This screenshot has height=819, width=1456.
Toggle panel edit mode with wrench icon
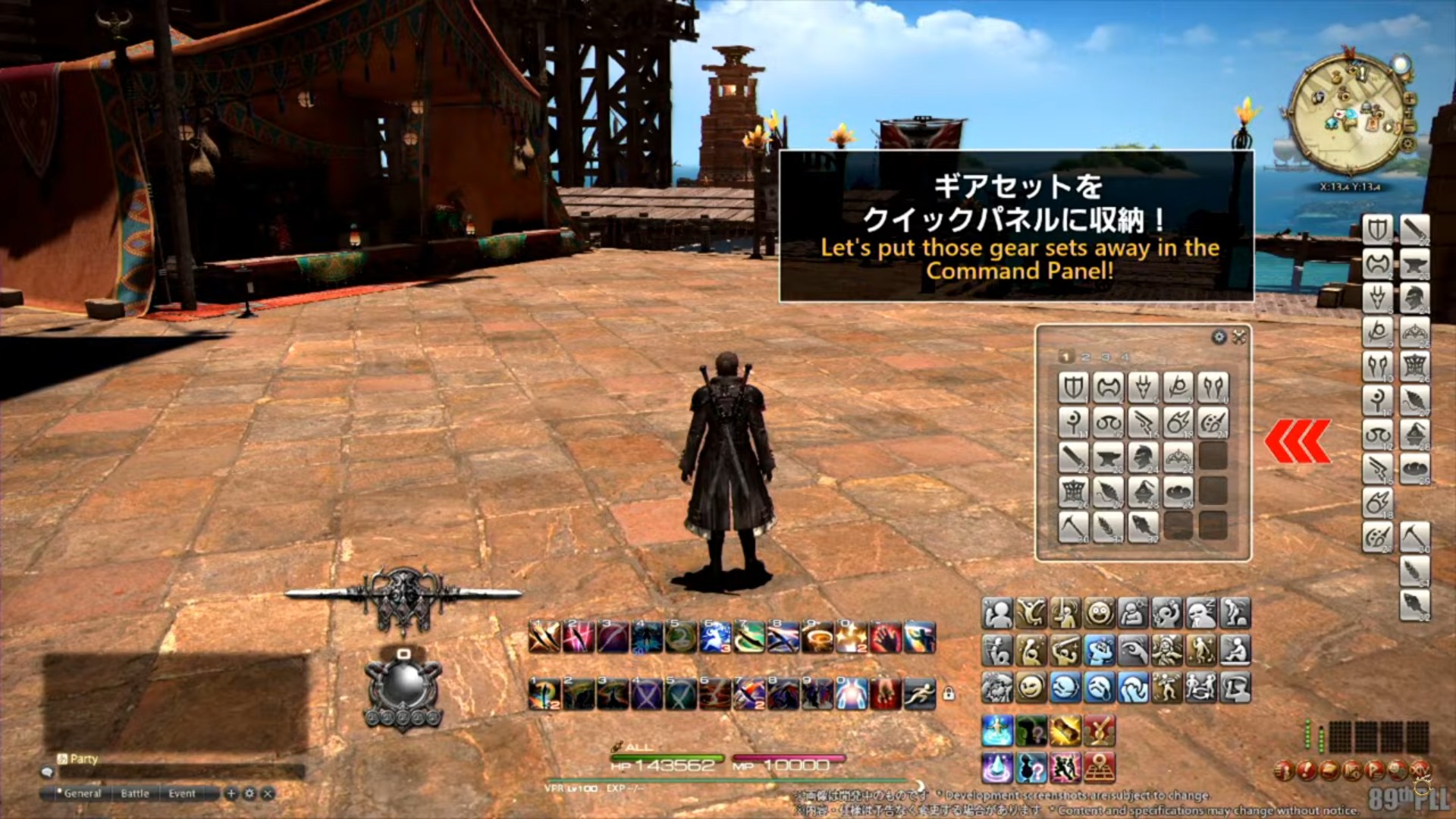(x=1239, y=336)
